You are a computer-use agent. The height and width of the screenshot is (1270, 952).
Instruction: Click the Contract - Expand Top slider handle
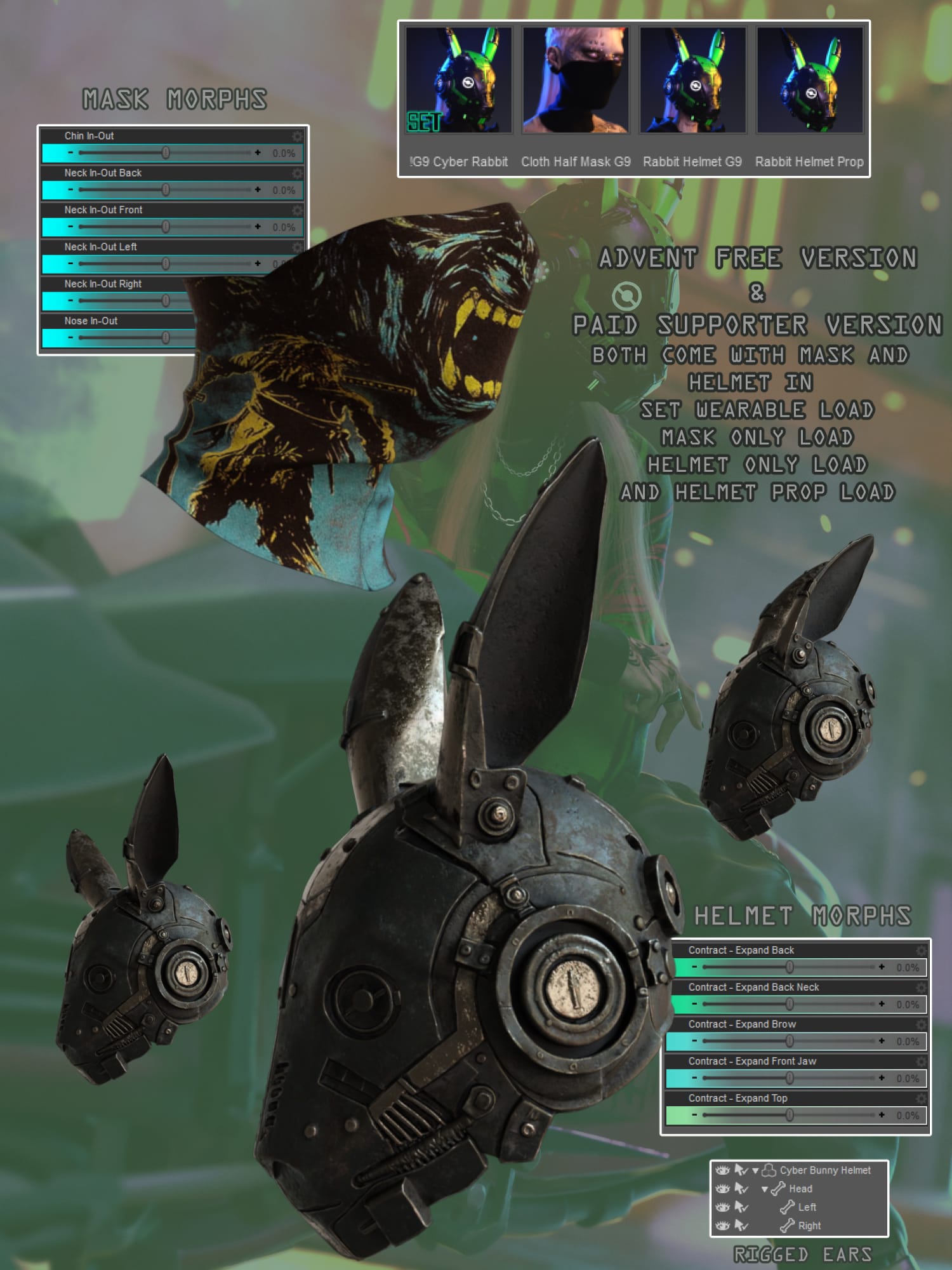pos(790,1115)
